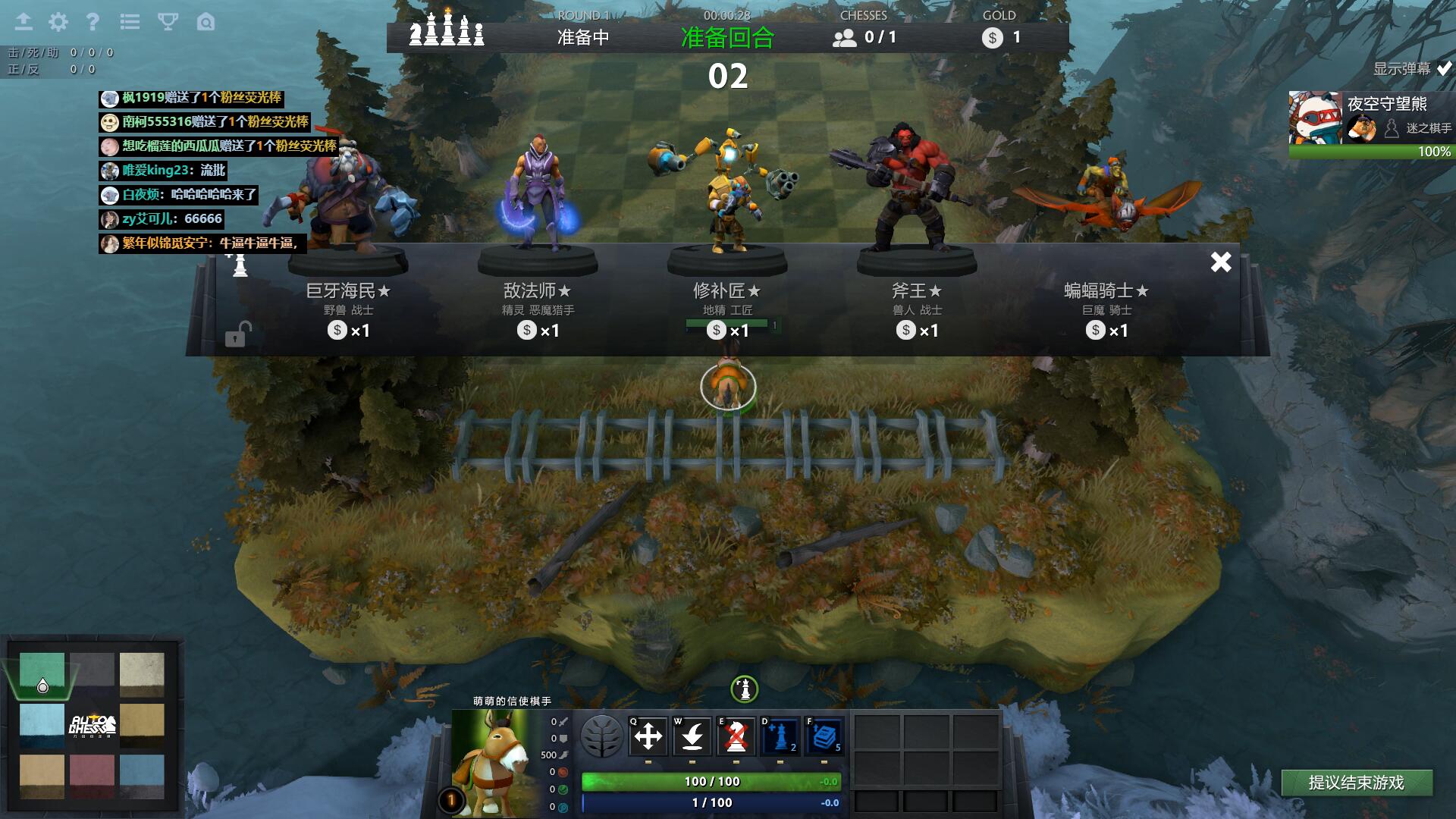This screenshot has width=1456, height=819.
Task: Use the sell chess piece ability
Action: tap(736, 736)
